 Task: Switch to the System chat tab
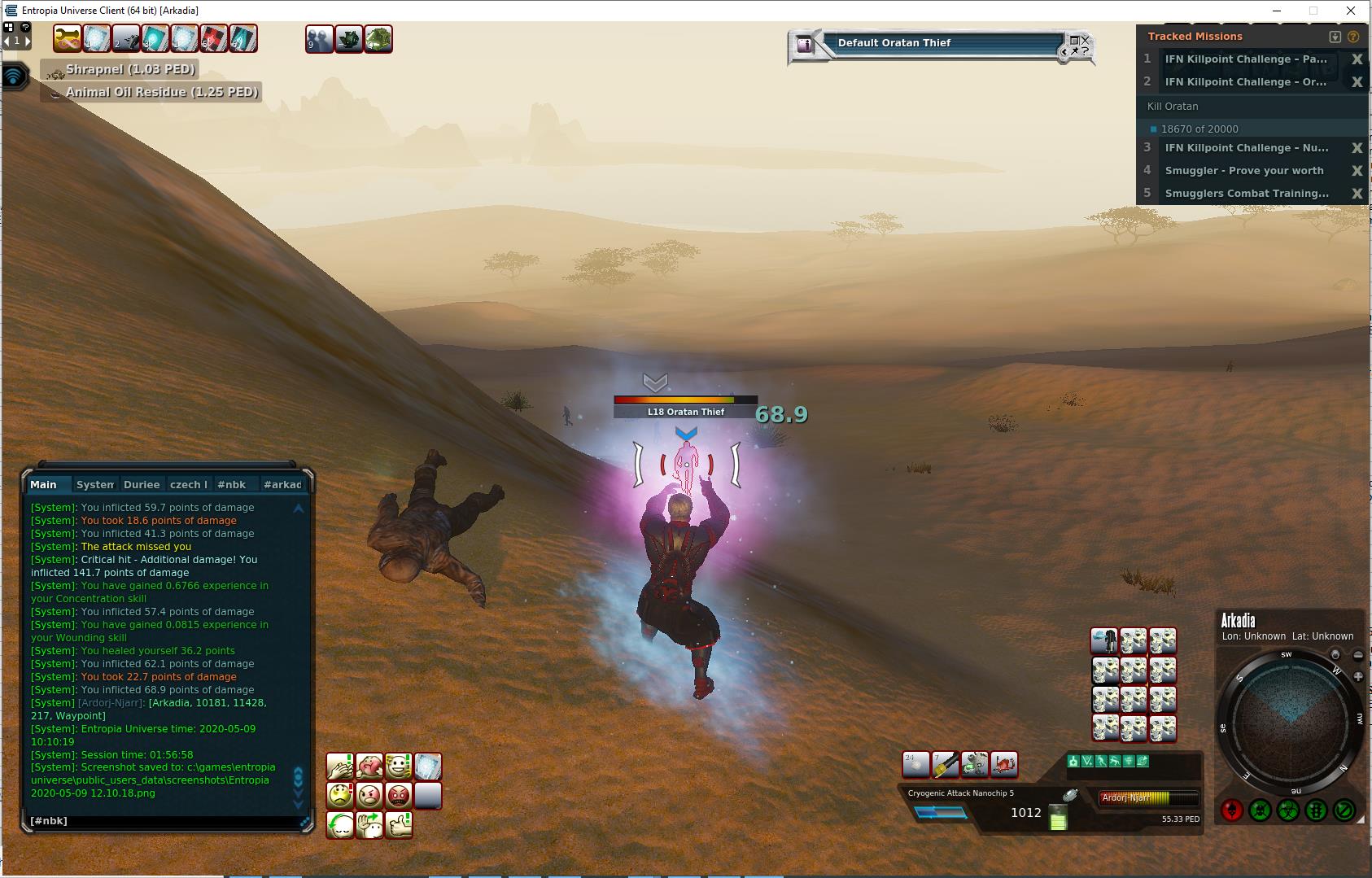click(94, 484)
